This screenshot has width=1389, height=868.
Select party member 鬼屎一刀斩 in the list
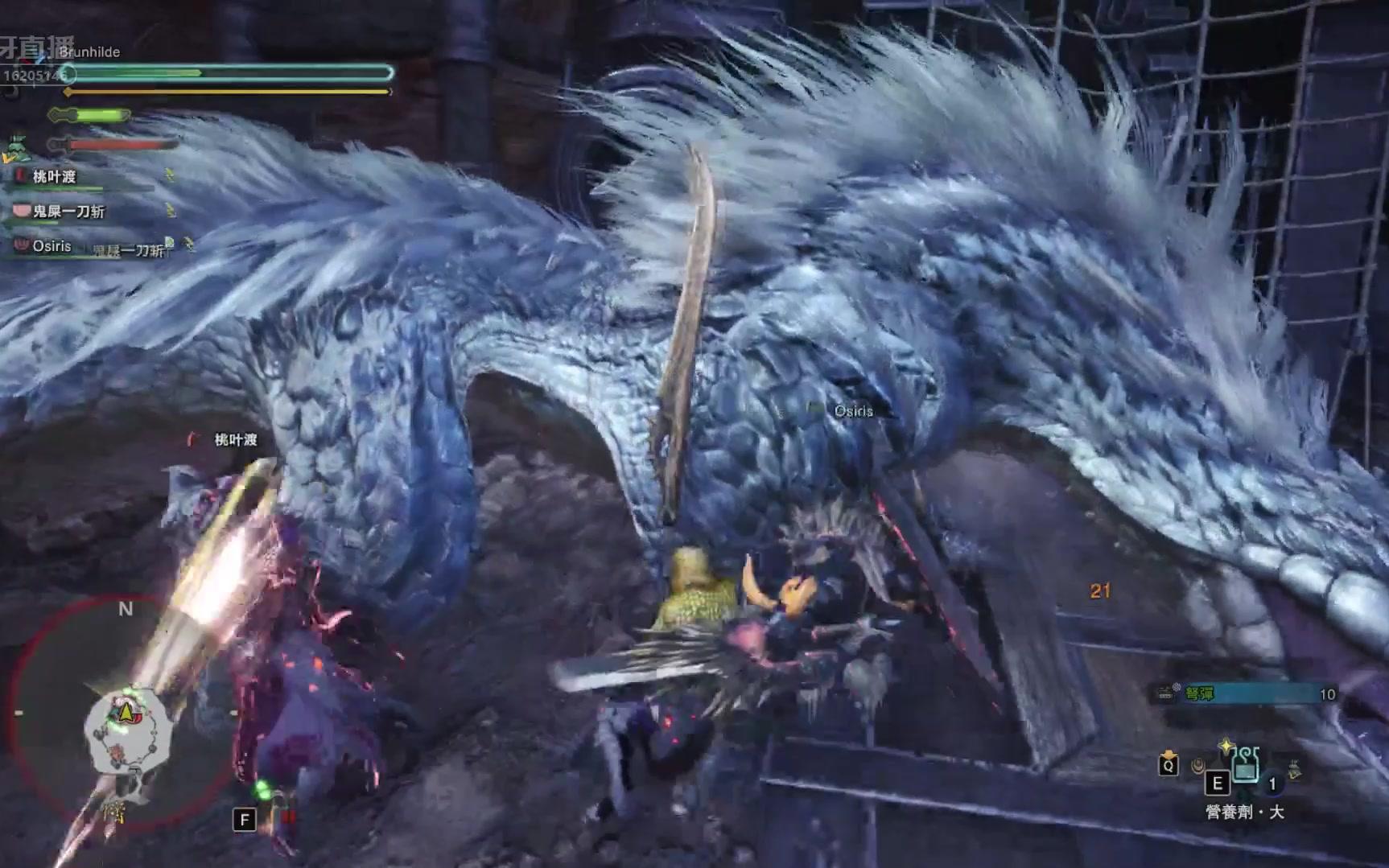click(x=68, y=212)
